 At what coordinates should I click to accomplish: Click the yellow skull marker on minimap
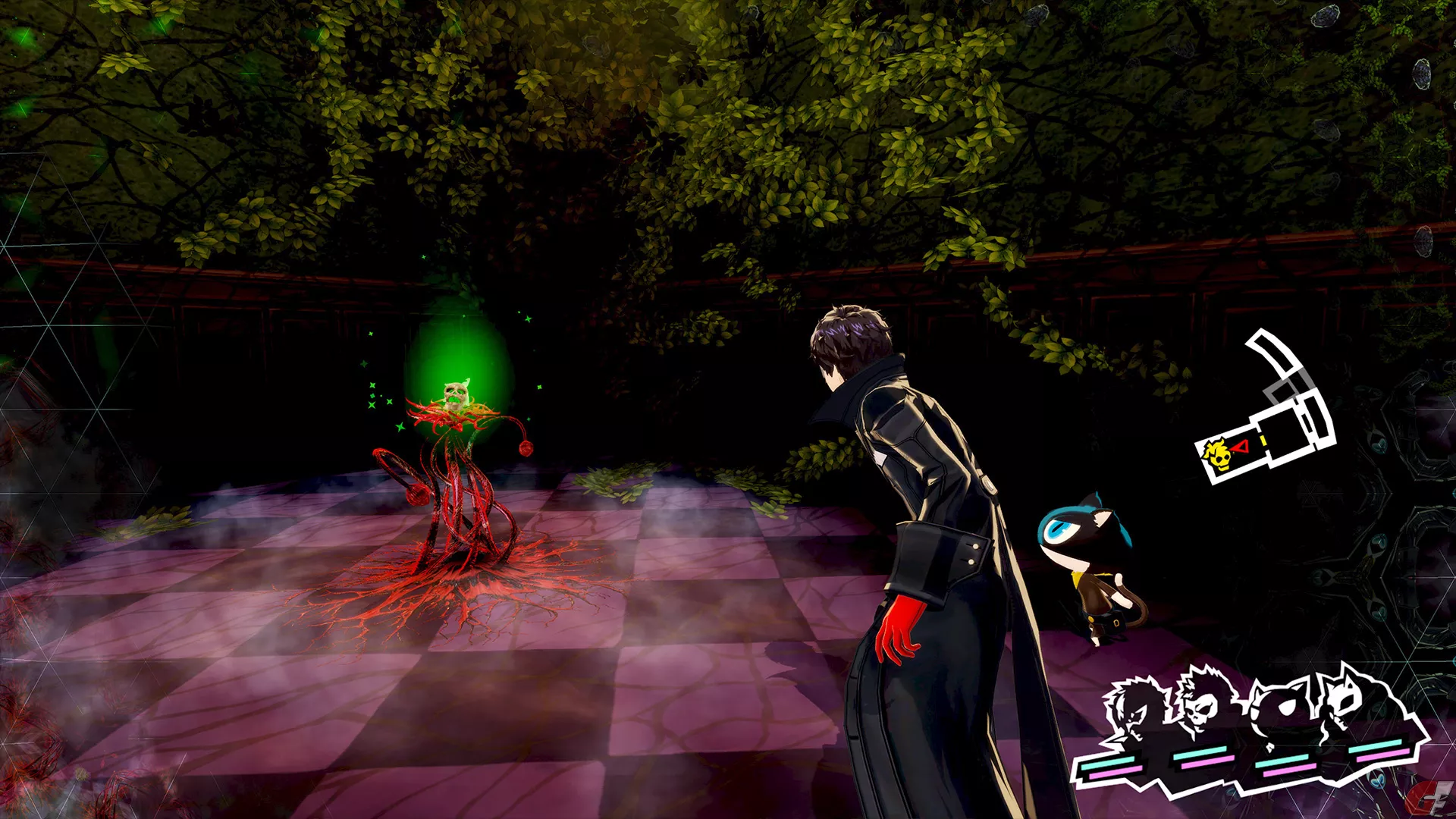(1218, 456)
